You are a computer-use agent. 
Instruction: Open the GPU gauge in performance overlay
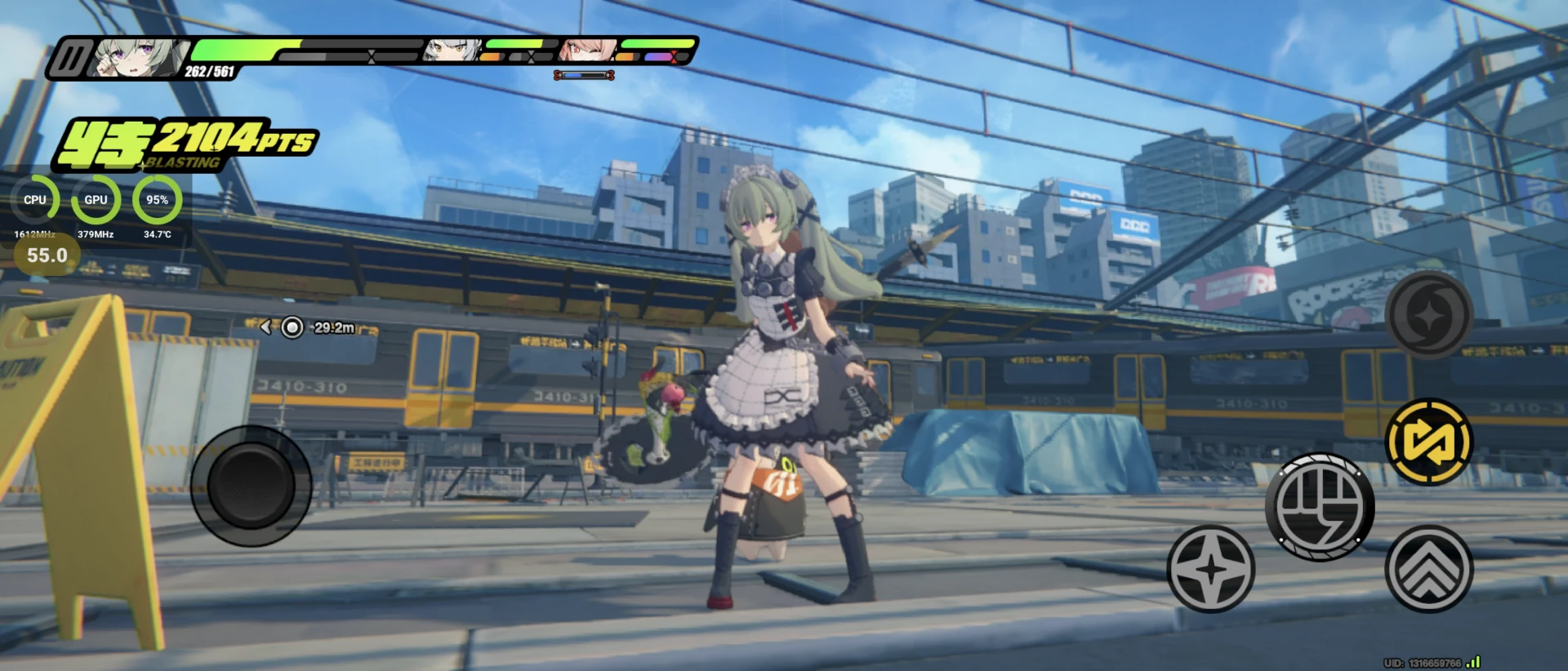[96, 200]
